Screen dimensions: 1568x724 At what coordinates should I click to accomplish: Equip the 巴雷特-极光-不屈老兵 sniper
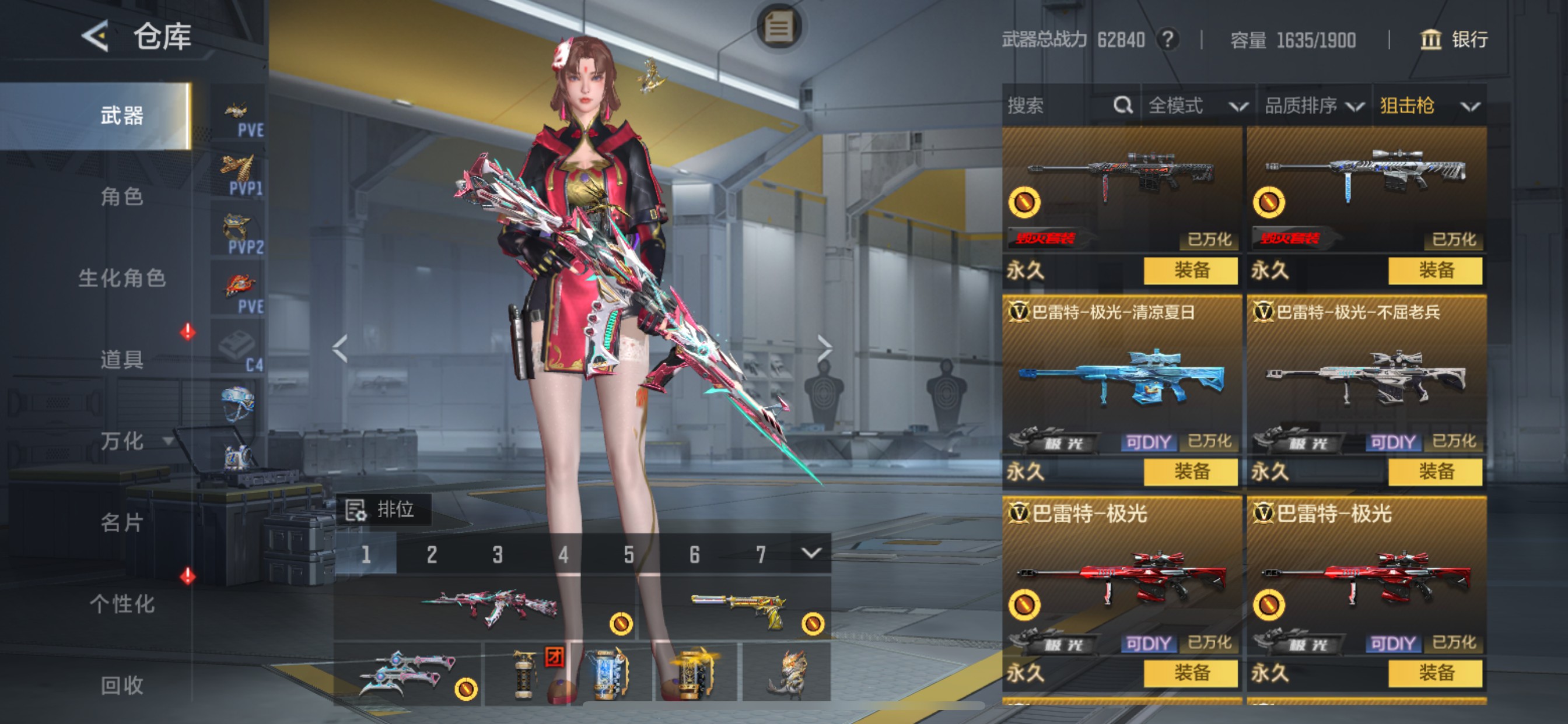pyautogui.click(x=1434, y=472)
